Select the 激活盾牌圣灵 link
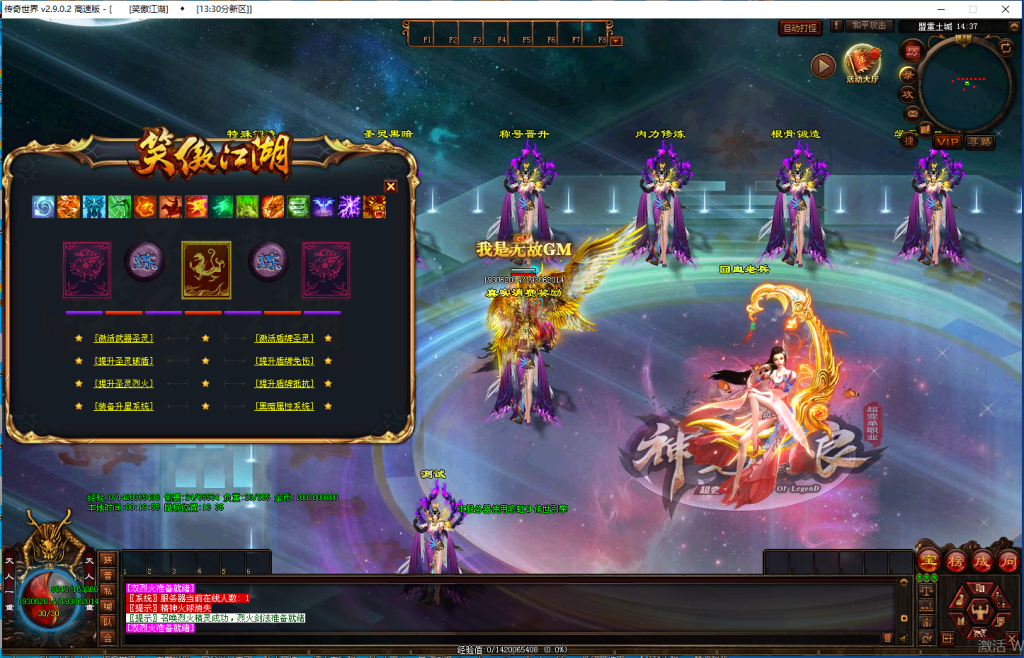Image resolution: width=1024 pixels, height=658 pixels. (285, 338)
